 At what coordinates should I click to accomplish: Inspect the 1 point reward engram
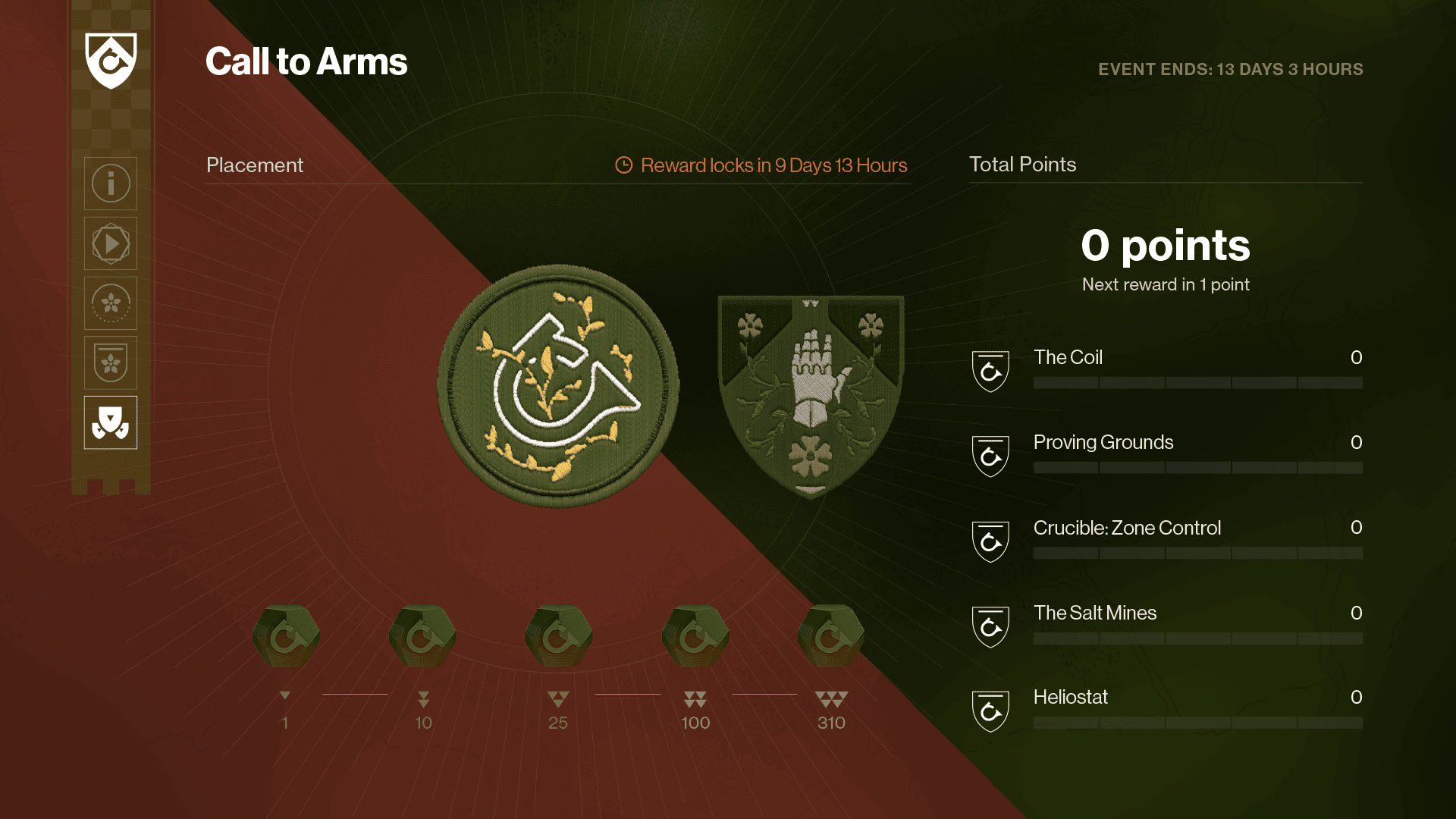click(286, 636)
